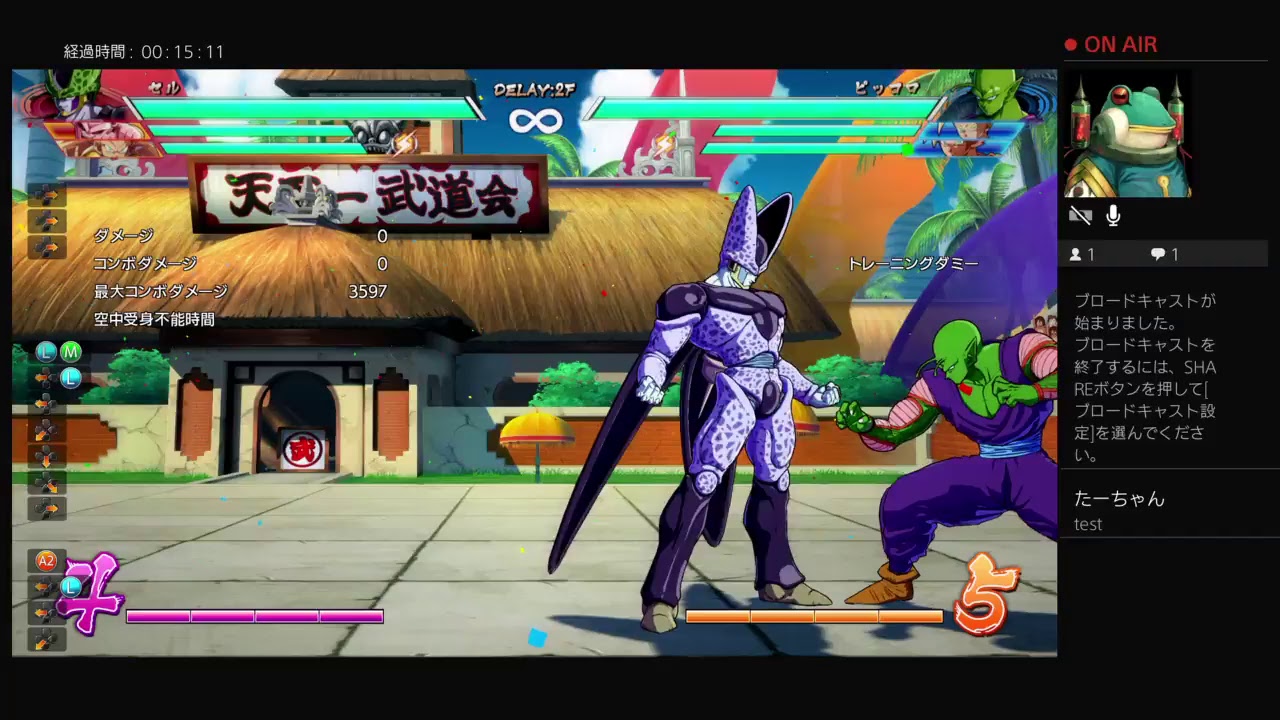Click the comment speech-bubble icon

point(1157,254)
